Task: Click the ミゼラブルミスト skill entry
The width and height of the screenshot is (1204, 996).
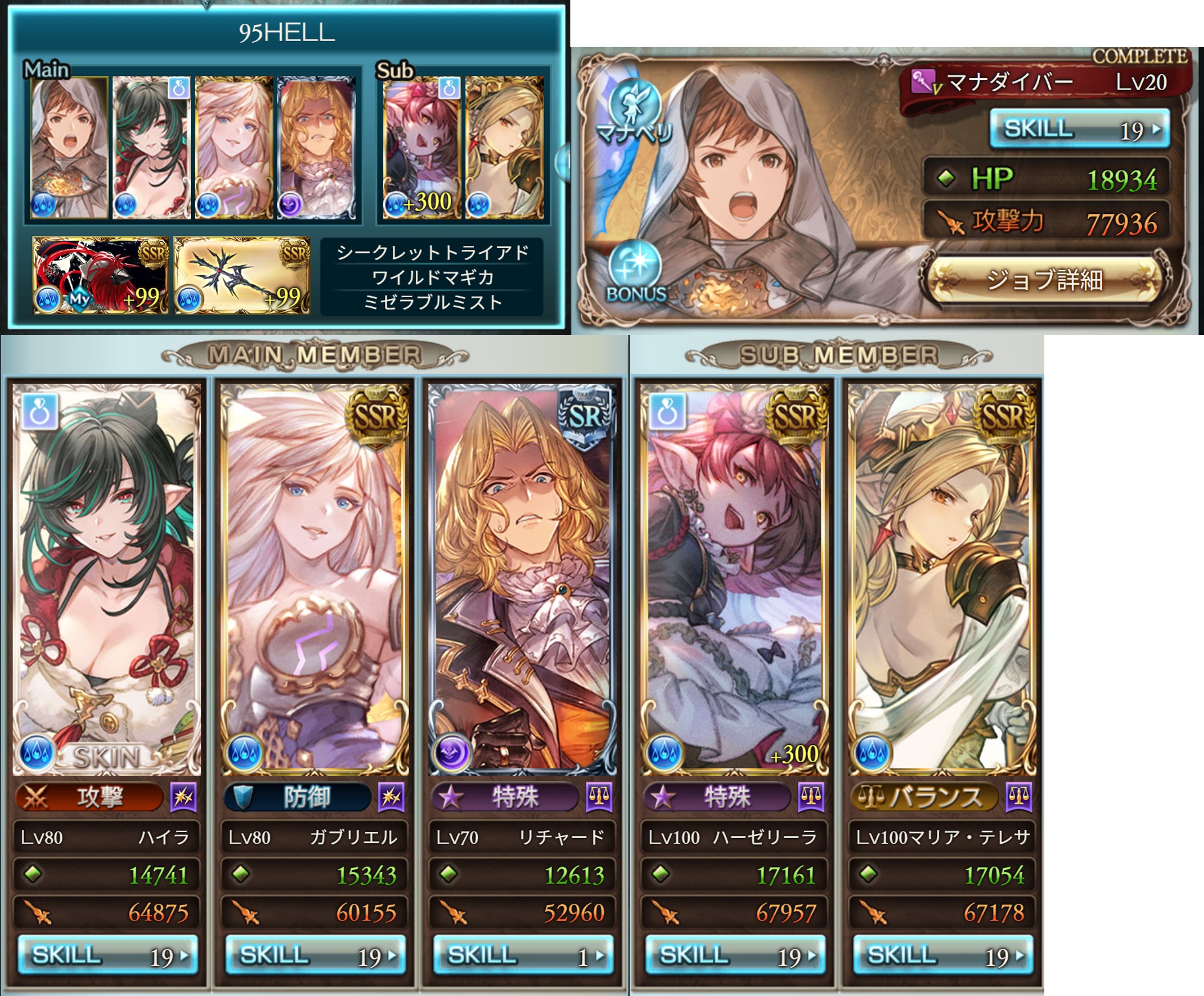Action: pos(432,302)
